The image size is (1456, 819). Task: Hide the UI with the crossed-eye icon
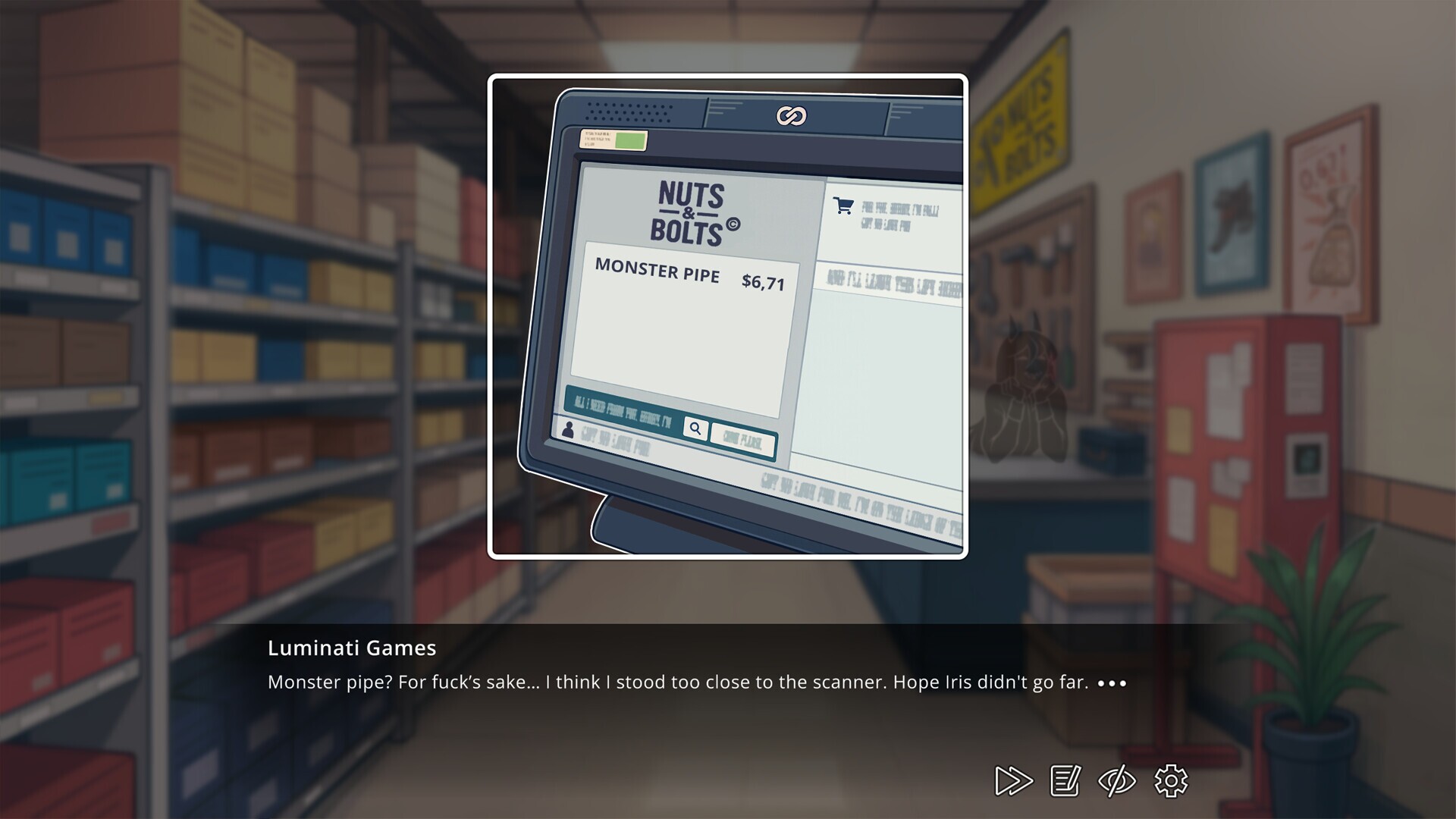click(1116, 780)
